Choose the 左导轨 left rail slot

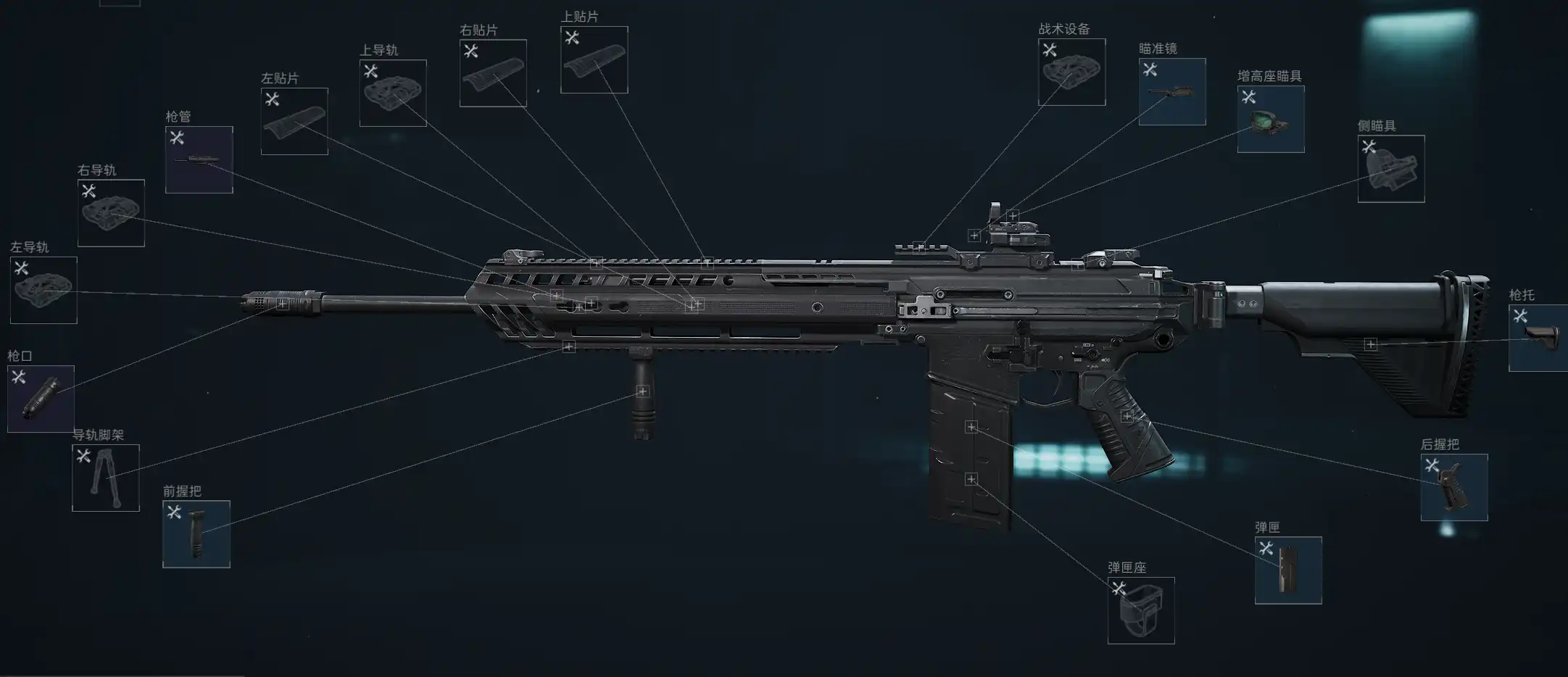[43, 290]
